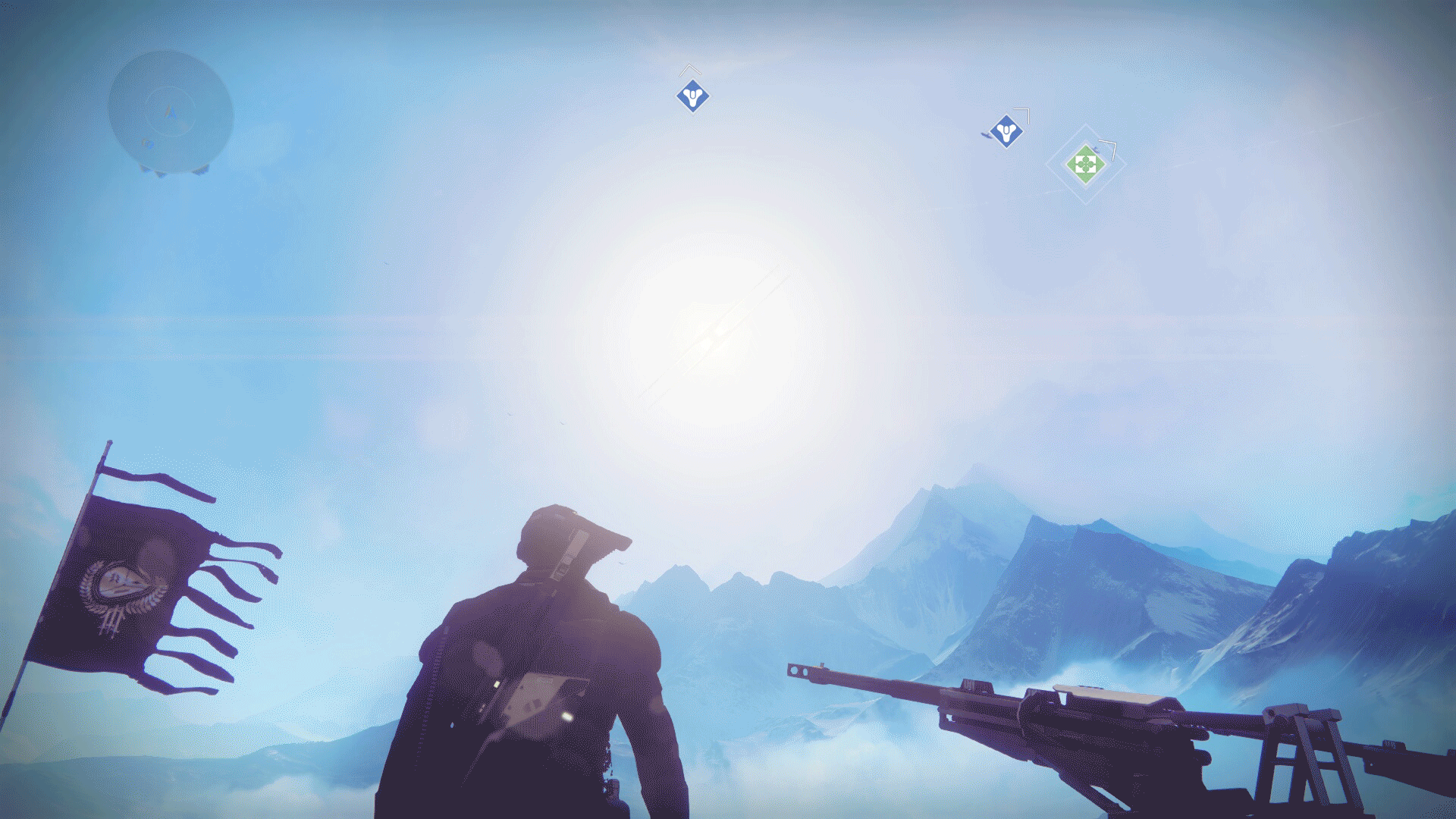Click the corner bracket near the right blue marker
Image resolution: width=1456 pixels, height=819 pixels.
1025,112
